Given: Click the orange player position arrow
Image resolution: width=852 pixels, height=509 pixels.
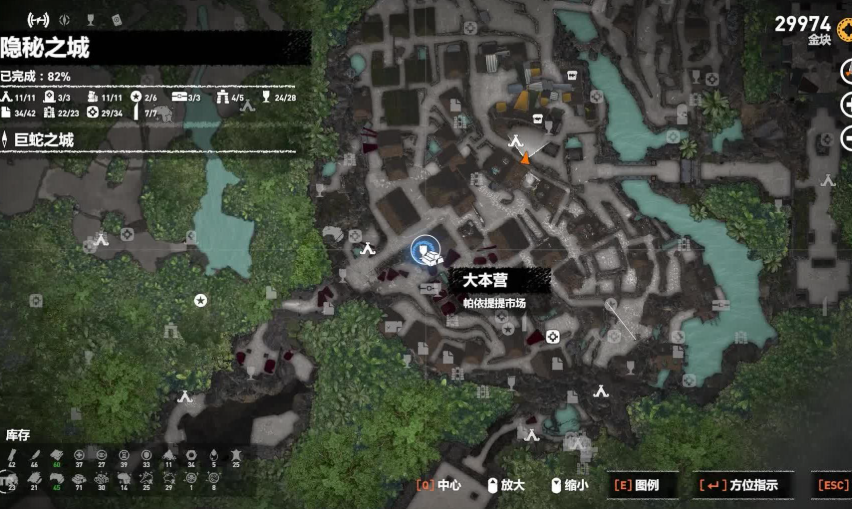Looking at the screenshot, I should click(x=524, y=157).
